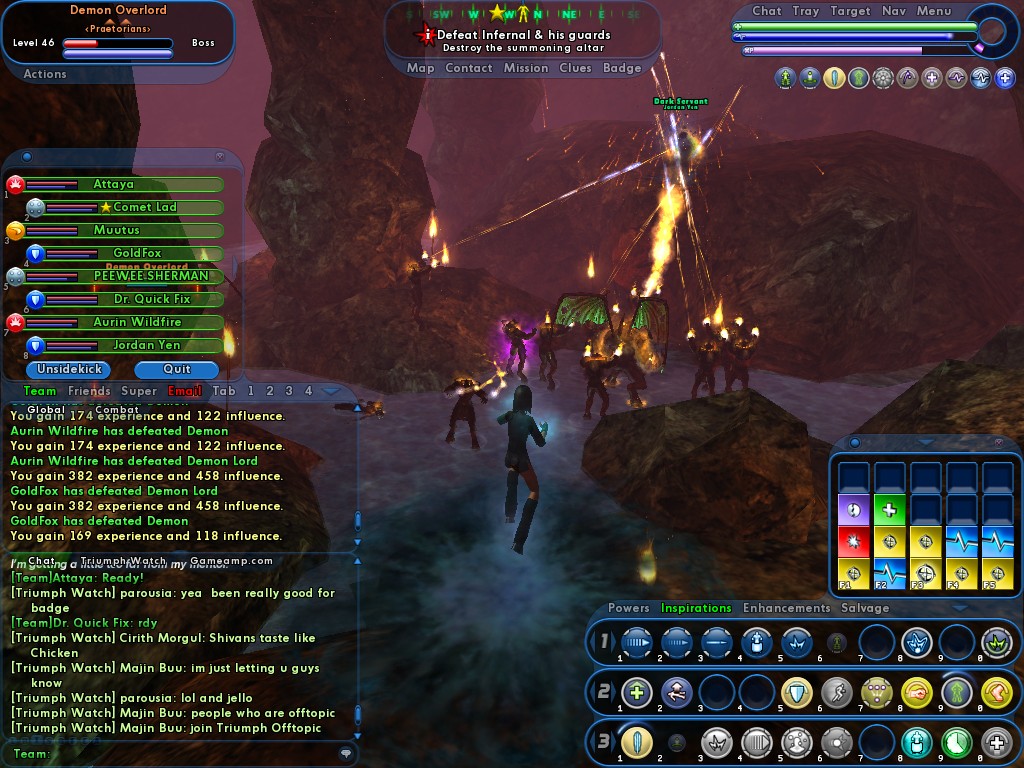This screenshot has height=768, width=1024.
Task: Open the main Menu
Action: tap(934, 11)
